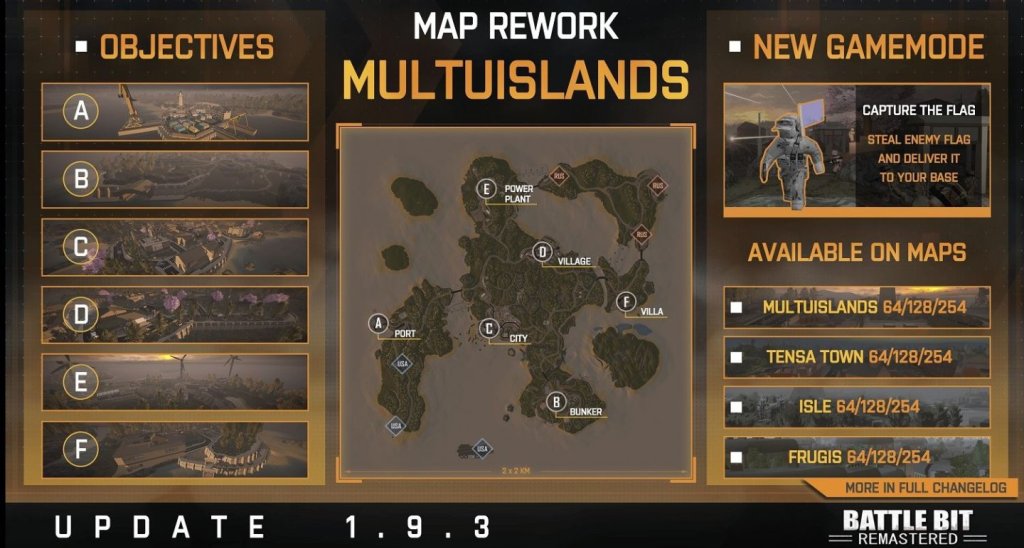The height and width of the screenshot is (548, 1024).
Task: View objective D preview
Action: click(175, 314)
